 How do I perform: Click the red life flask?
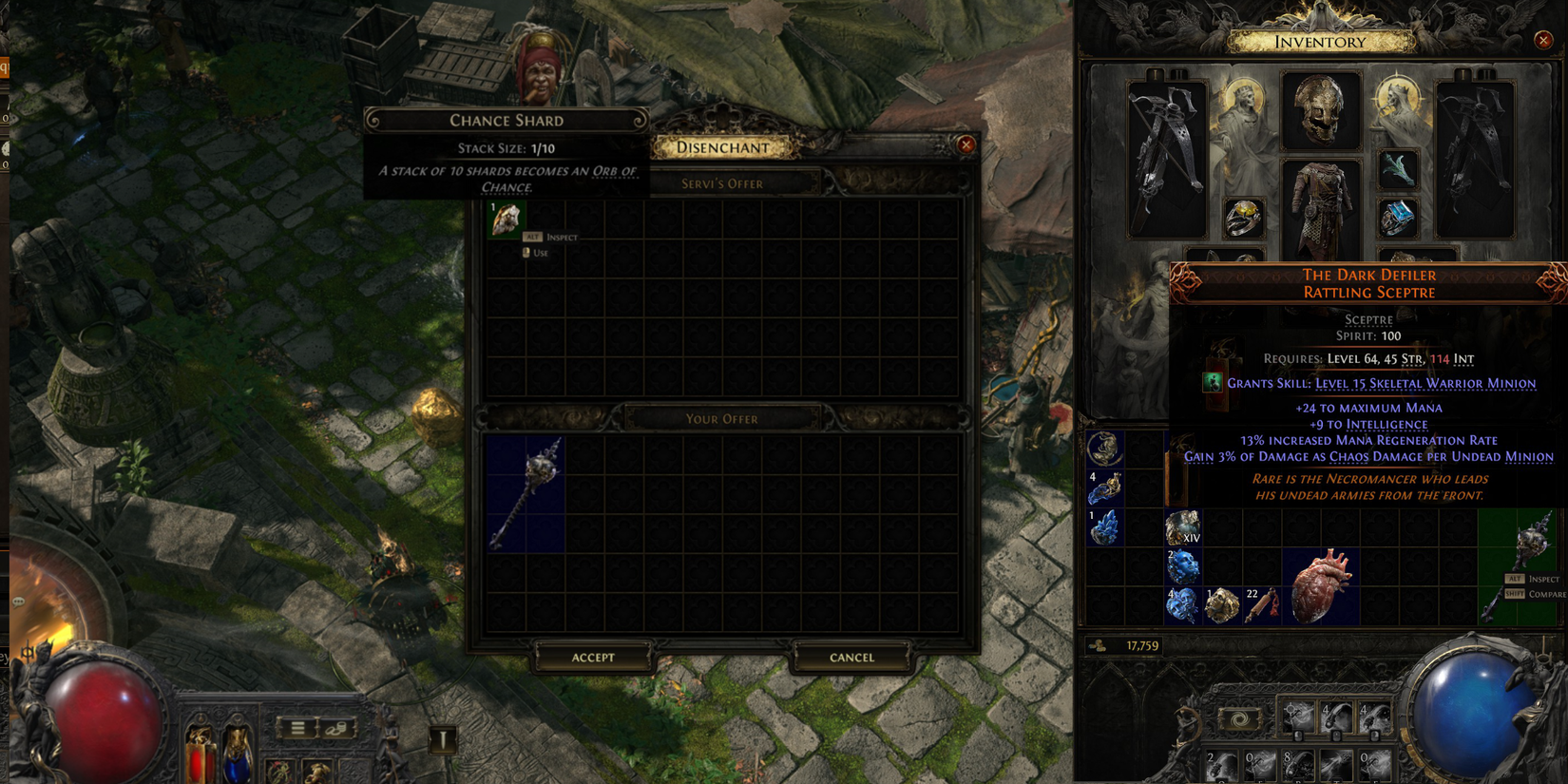201,755
